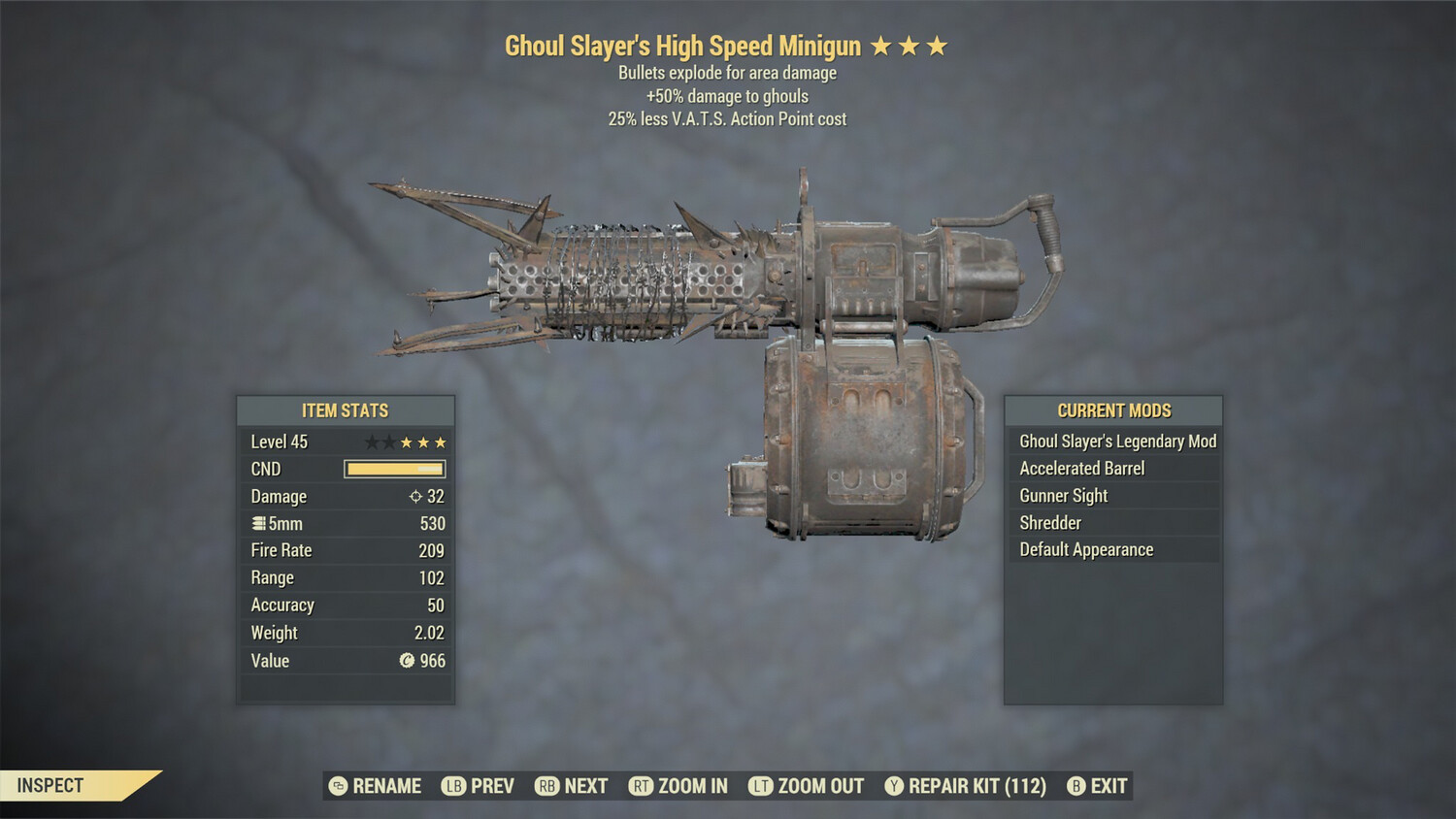The height and width of the screenshot is (819, 1456).
Task: Toggle the third star after the weapon name
Action: coord(937,45)
